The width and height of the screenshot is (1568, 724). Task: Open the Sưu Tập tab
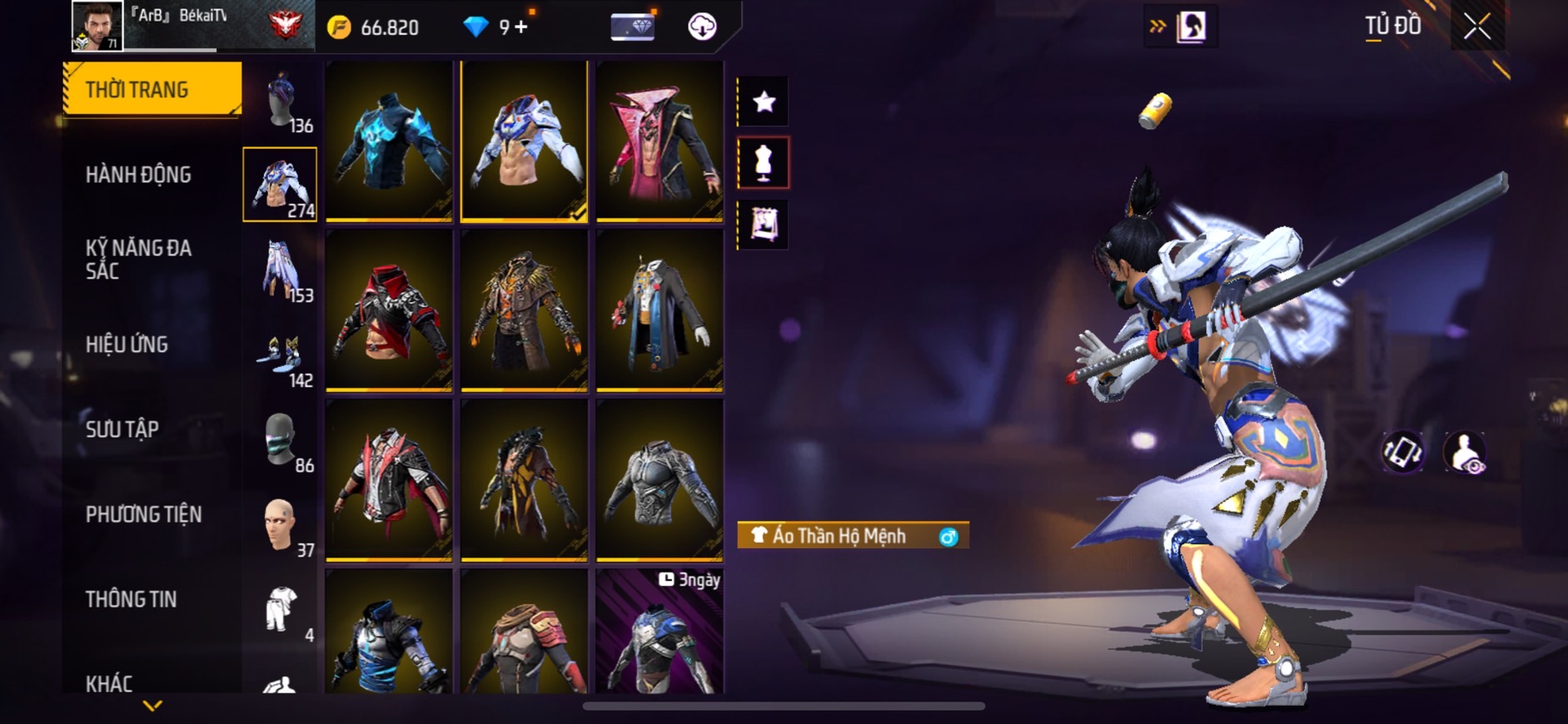122,429
